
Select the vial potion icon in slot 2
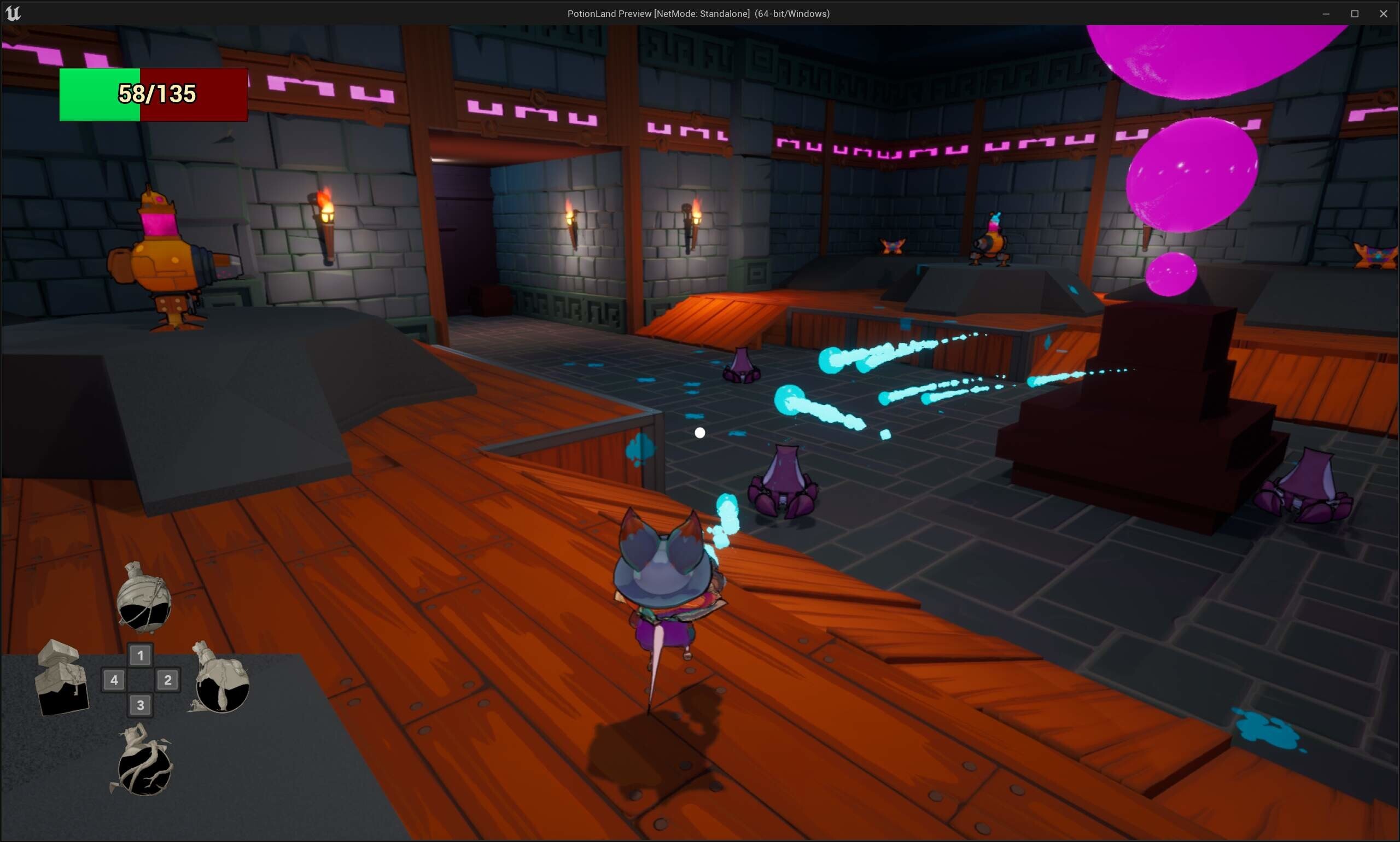coord(220,683)
